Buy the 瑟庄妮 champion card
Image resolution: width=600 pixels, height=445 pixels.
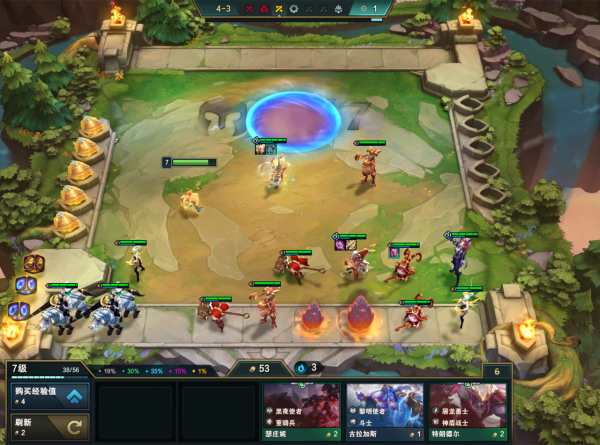[x=302, y=412]
